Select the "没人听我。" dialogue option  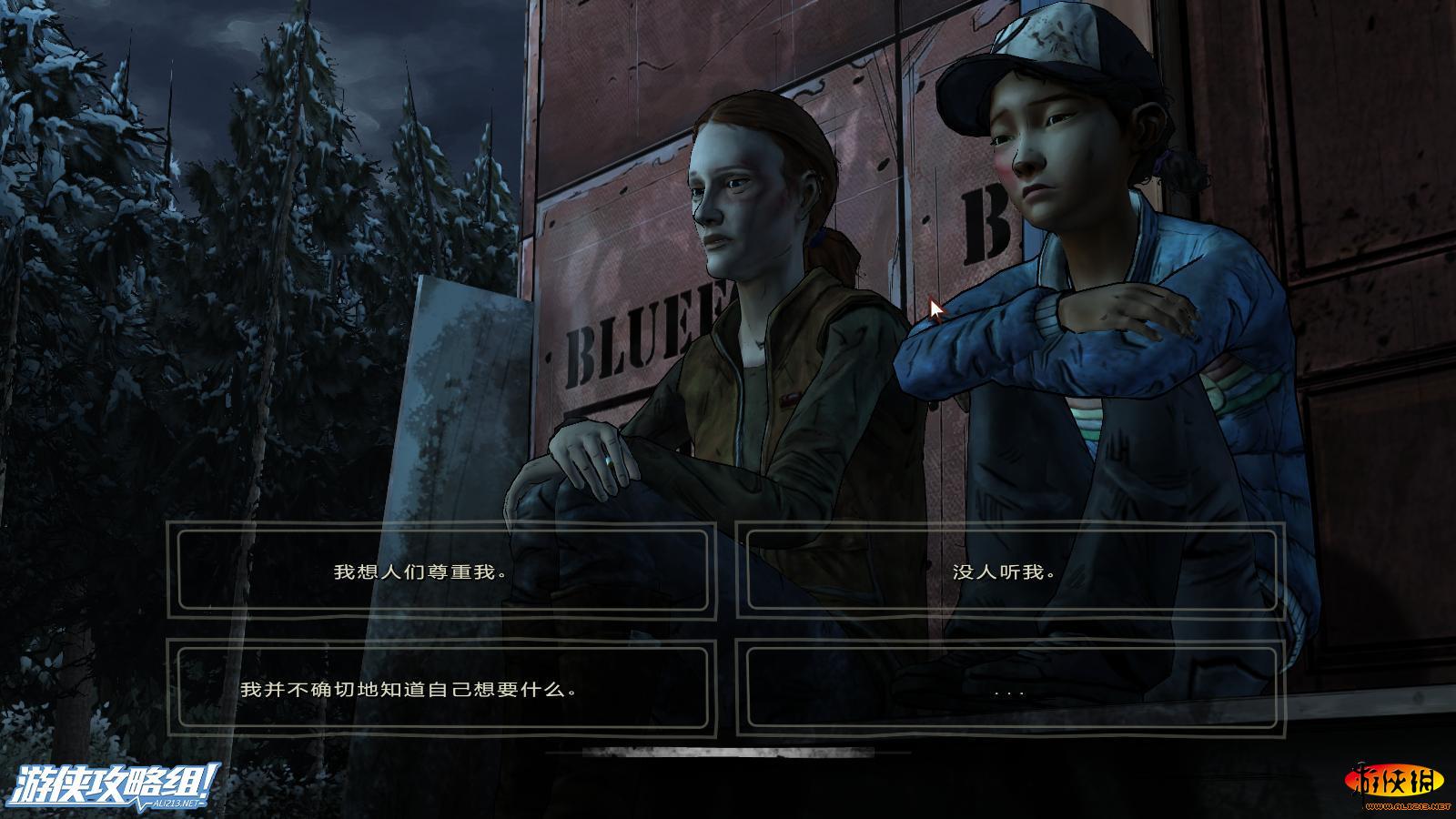1009,571
